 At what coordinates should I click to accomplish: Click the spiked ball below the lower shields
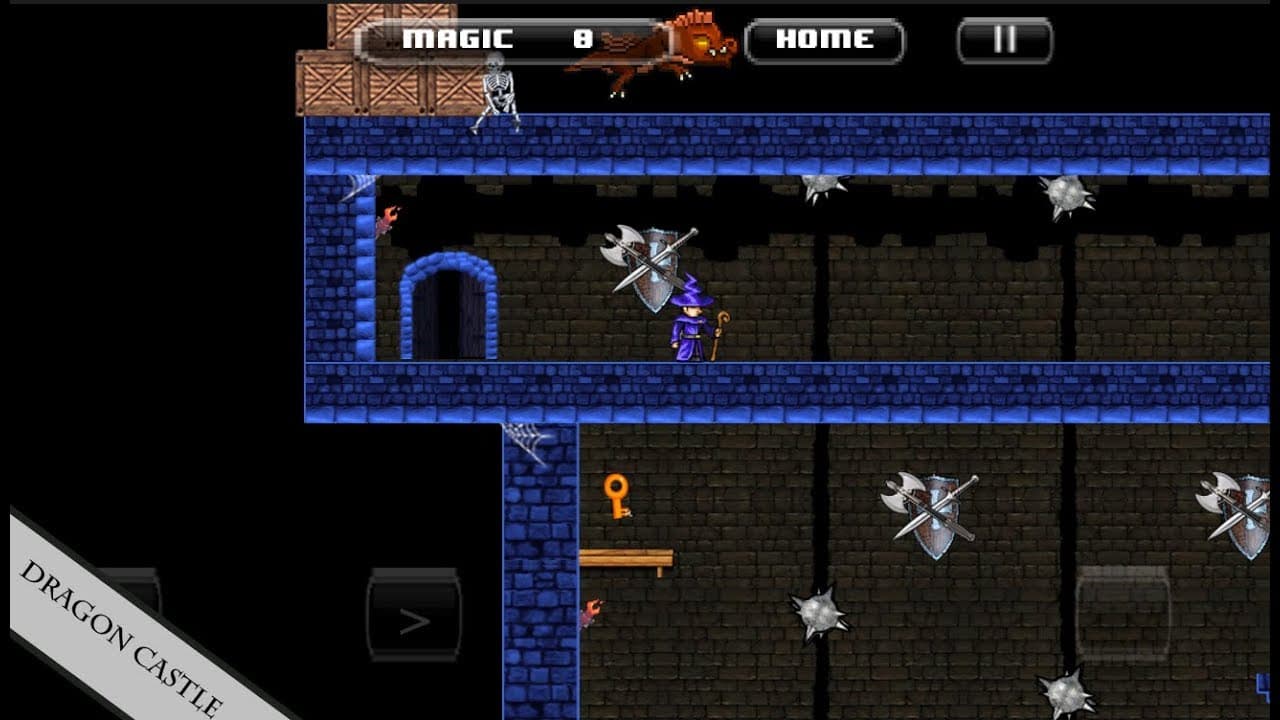pos(820,613)
